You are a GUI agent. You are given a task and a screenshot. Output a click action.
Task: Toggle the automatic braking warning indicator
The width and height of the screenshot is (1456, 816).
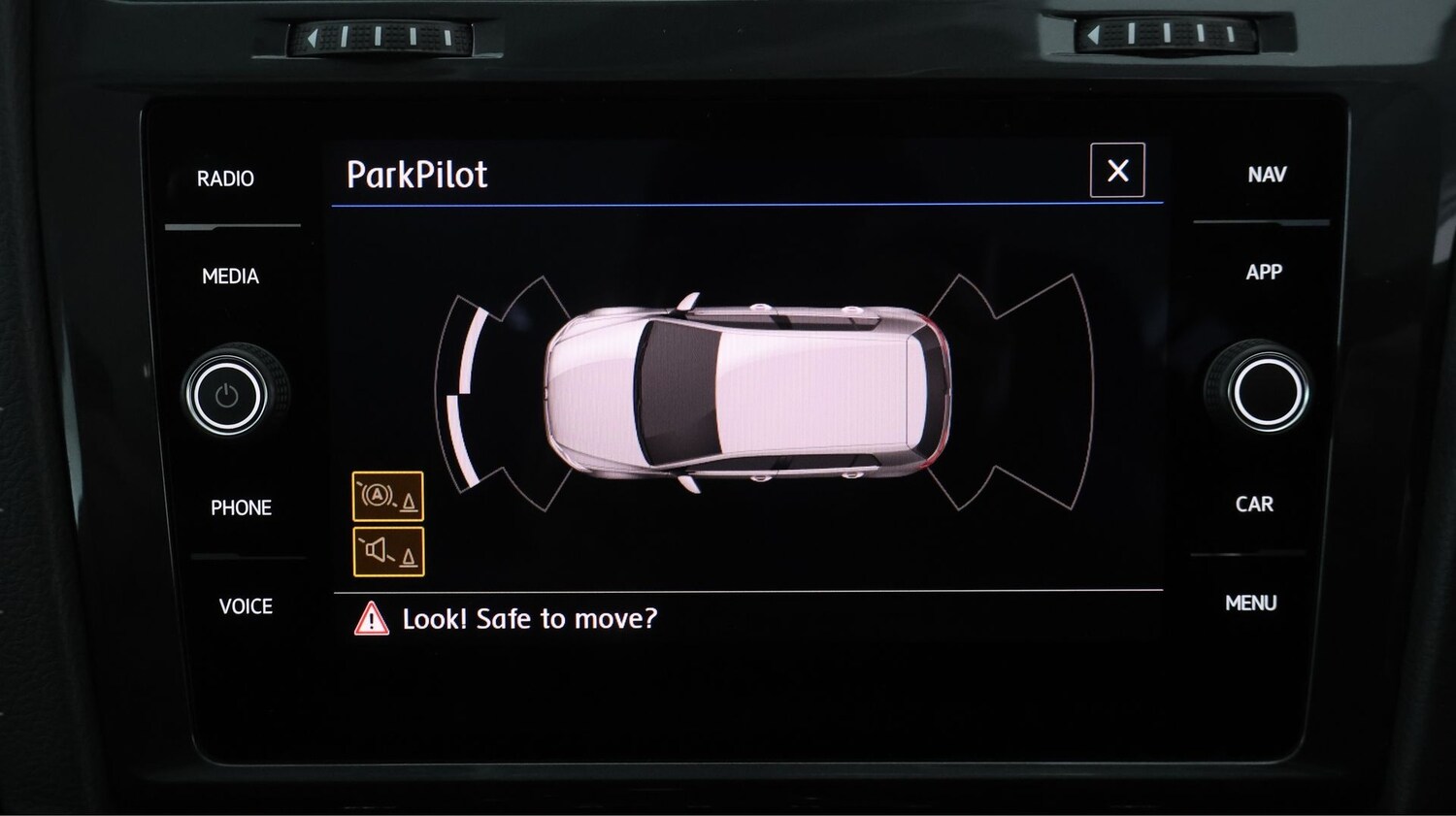point(387,498)
